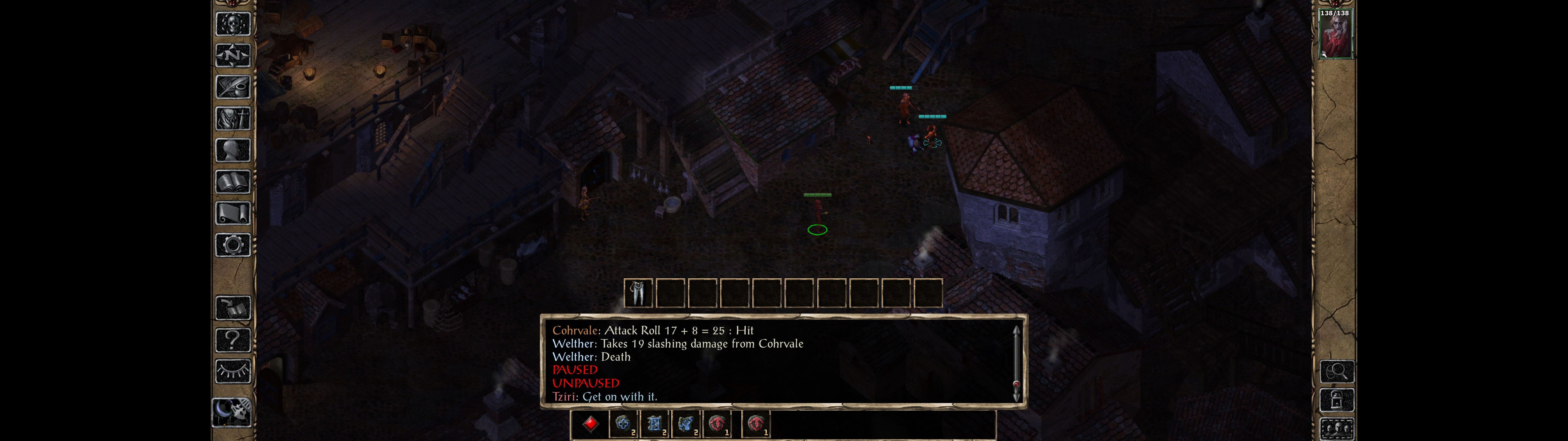Screen dimensions: 1568x441
Task: Open the options gear menu
Action: (233, 246)
